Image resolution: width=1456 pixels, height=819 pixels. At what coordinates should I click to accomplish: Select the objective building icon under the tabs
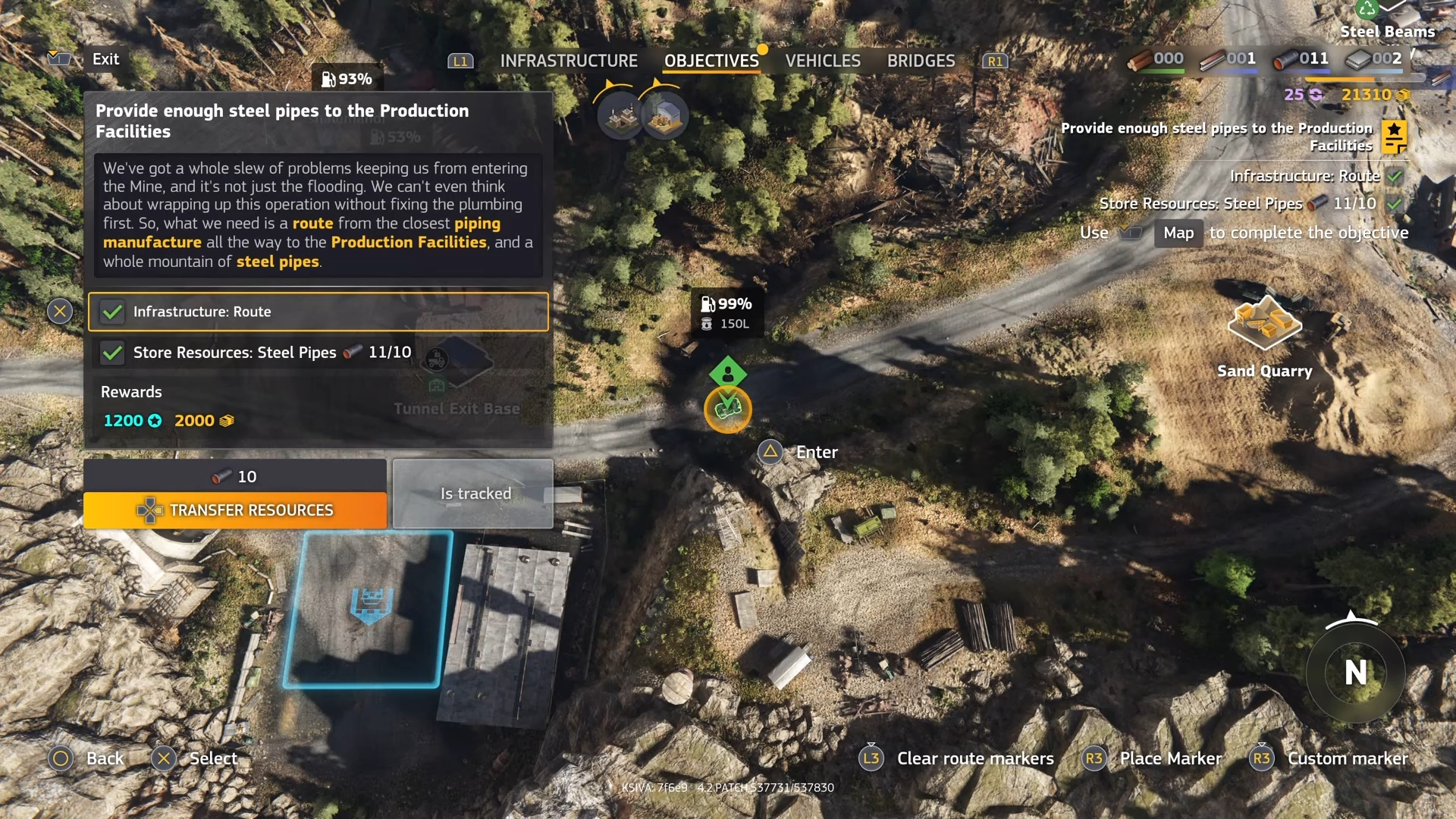621,115
